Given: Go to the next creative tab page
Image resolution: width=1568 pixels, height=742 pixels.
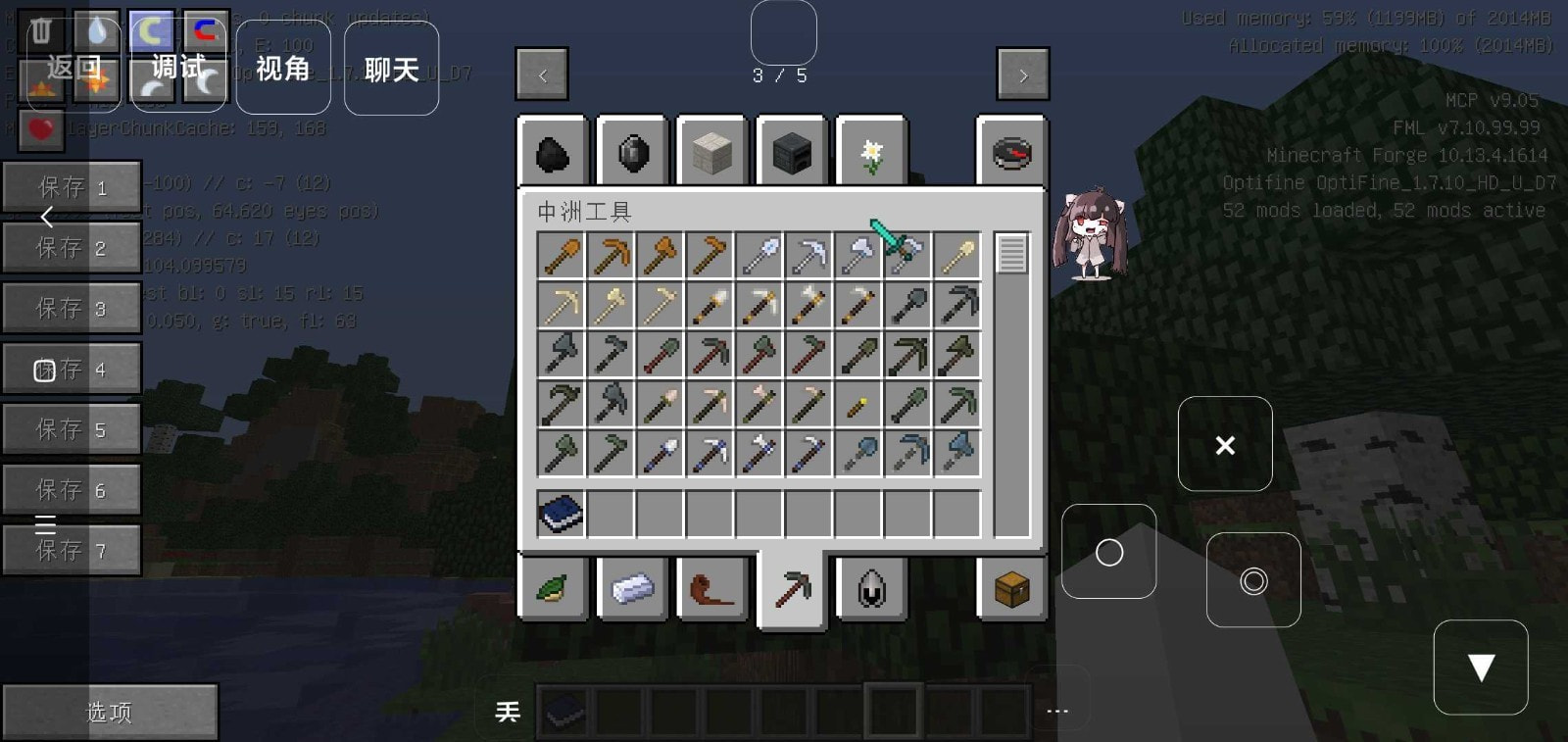Looking at the screenshot, I should tap(1022, 74).
